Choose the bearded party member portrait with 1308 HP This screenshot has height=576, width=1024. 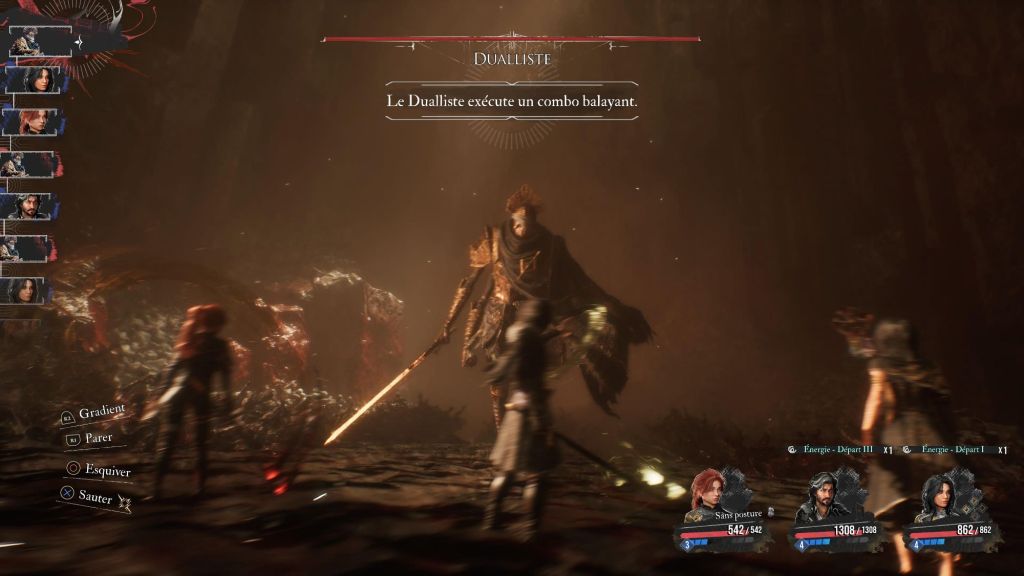point(821,495)
